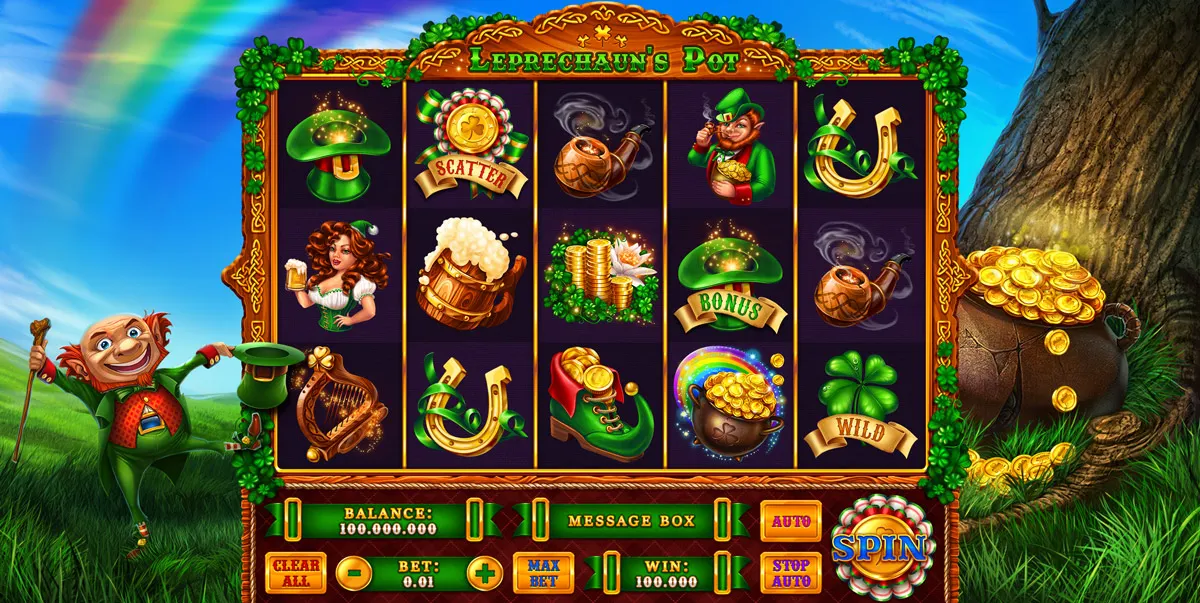The width and height of the screenshot is (1200, 603).
Task: Hit the big SPIN button
Action: pos(882,547)
